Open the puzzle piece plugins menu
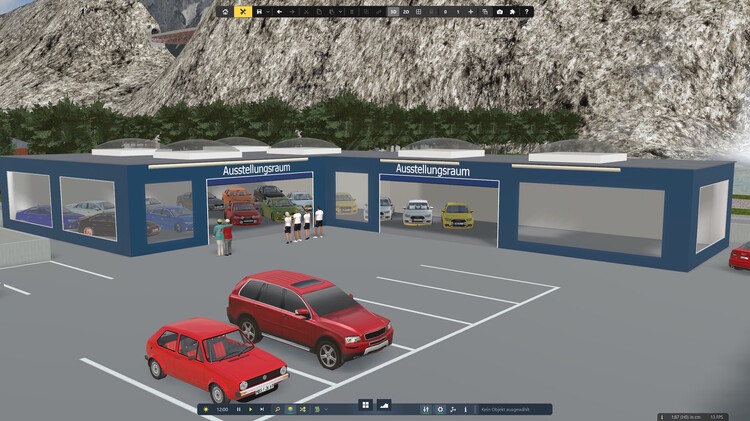 (x=513, y=11)
